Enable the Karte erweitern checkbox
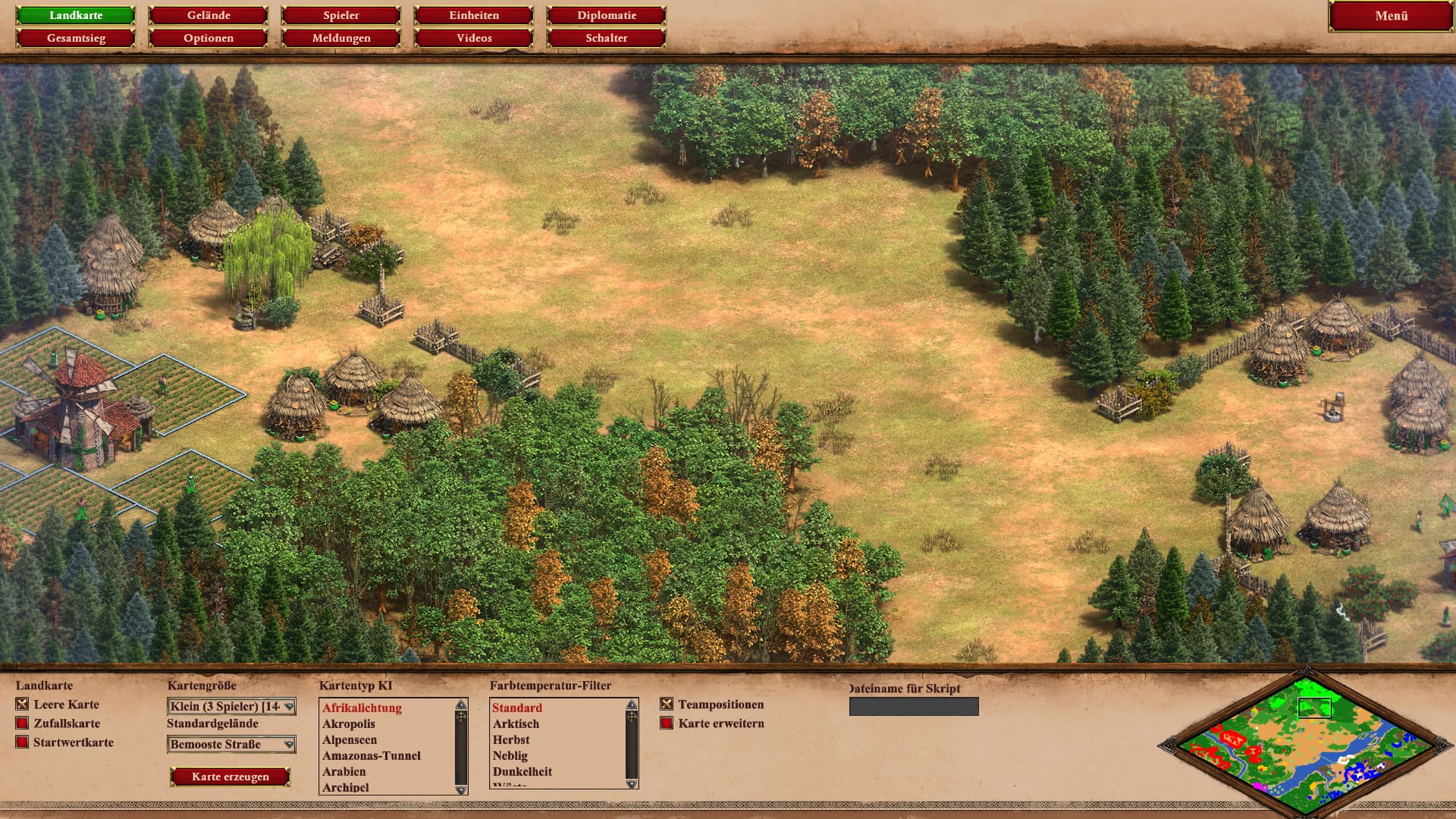 tap(667, 723)
